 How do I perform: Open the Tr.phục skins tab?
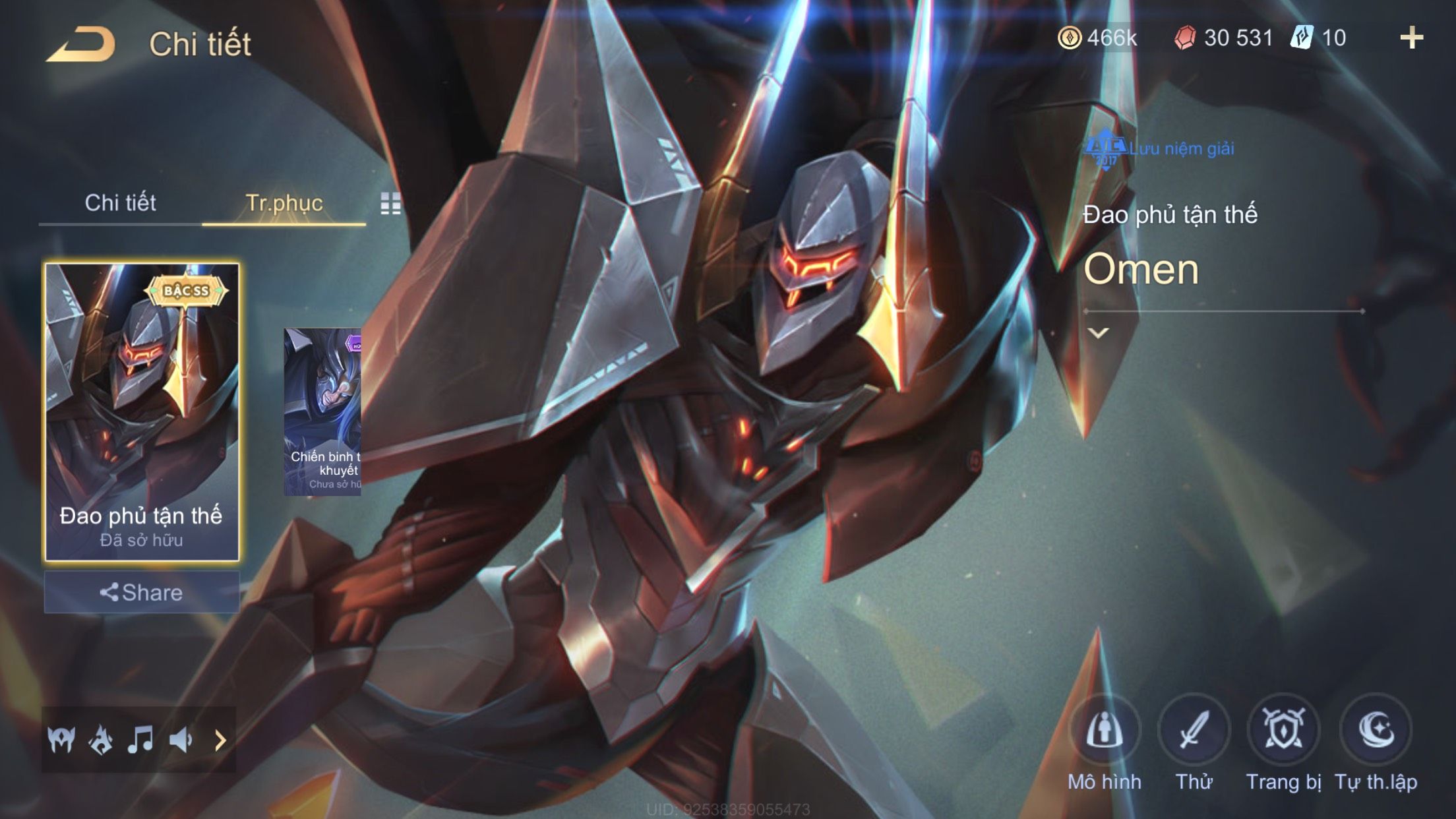(284, 203)
